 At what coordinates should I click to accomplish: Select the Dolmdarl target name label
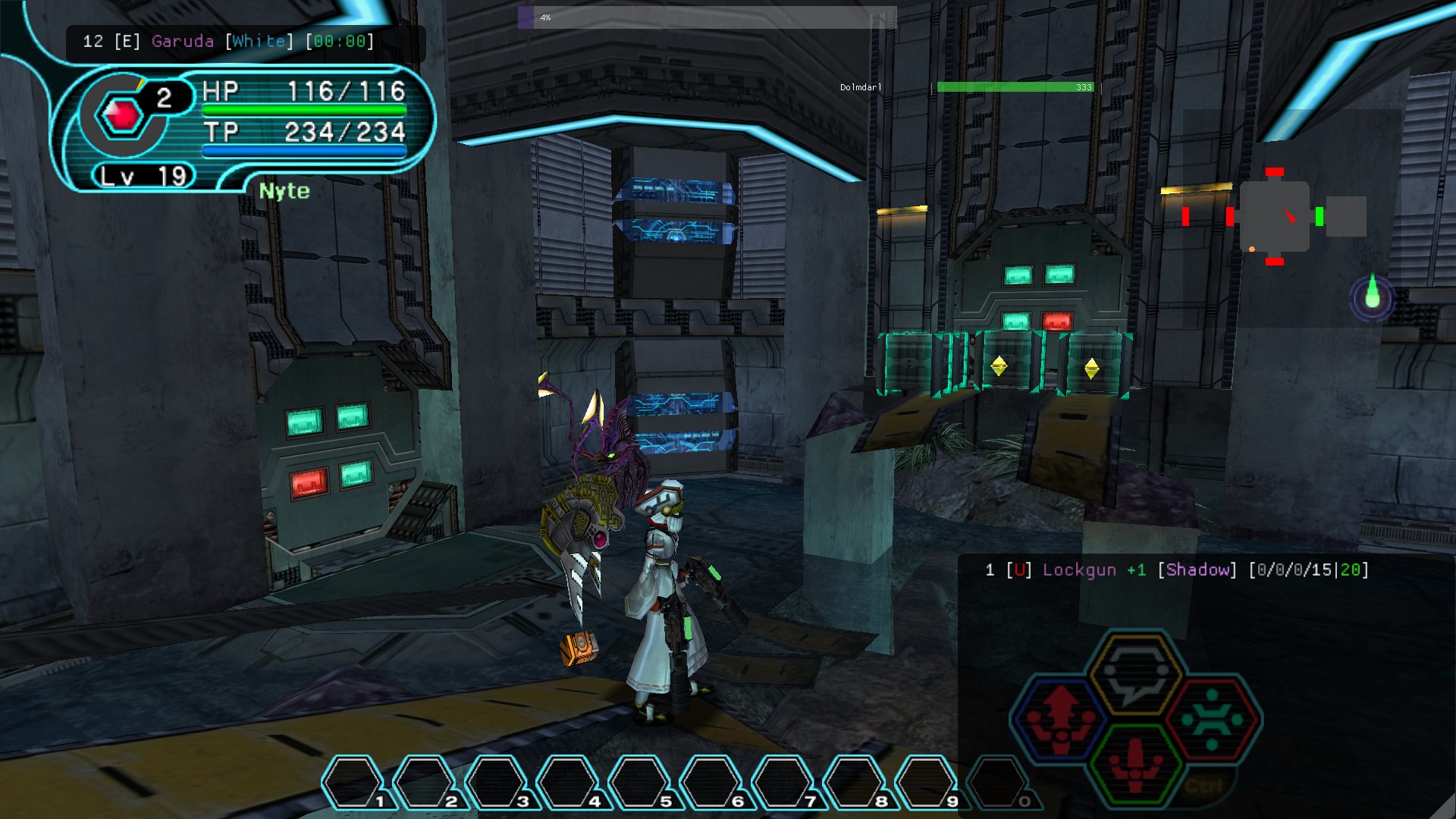tap(861, 88)
